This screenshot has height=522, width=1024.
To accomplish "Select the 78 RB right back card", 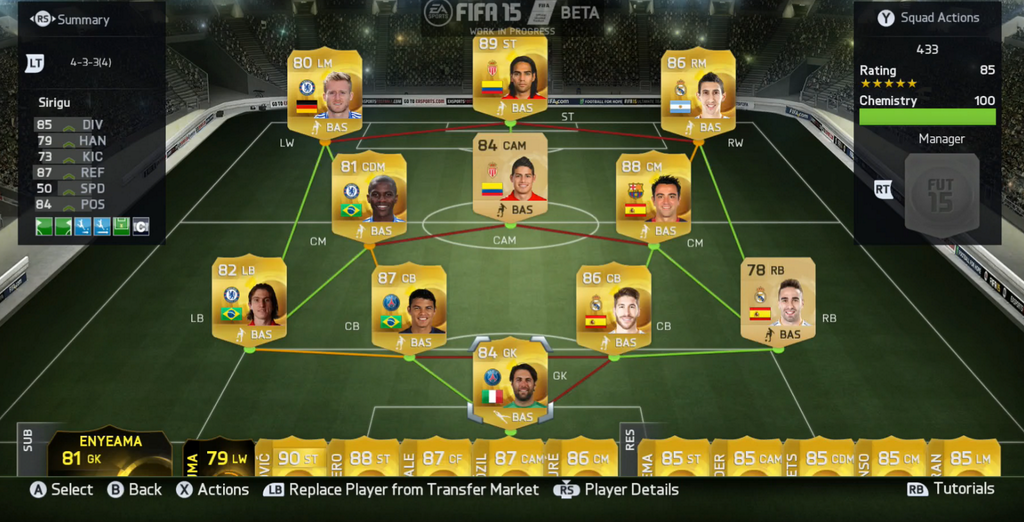I will [777, 299].
